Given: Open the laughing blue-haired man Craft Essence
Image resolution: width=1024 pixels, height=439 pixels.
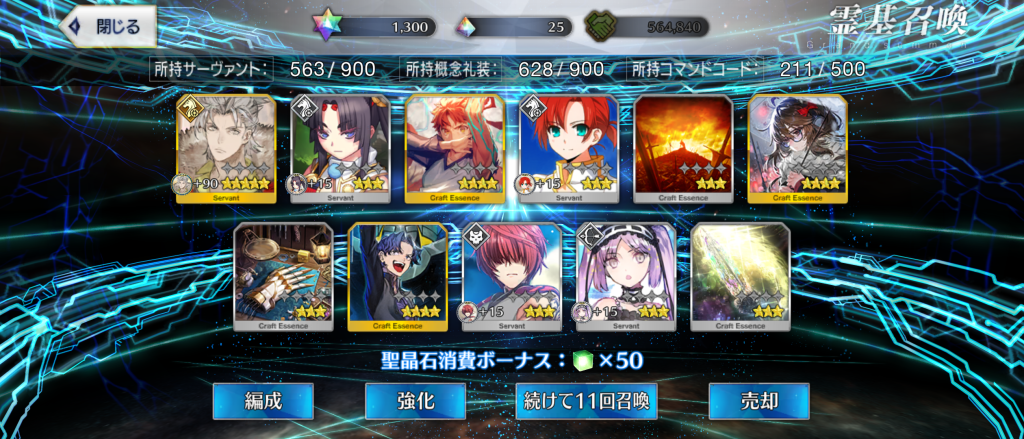Looking at the screenshot, I should tap(397, 276).
